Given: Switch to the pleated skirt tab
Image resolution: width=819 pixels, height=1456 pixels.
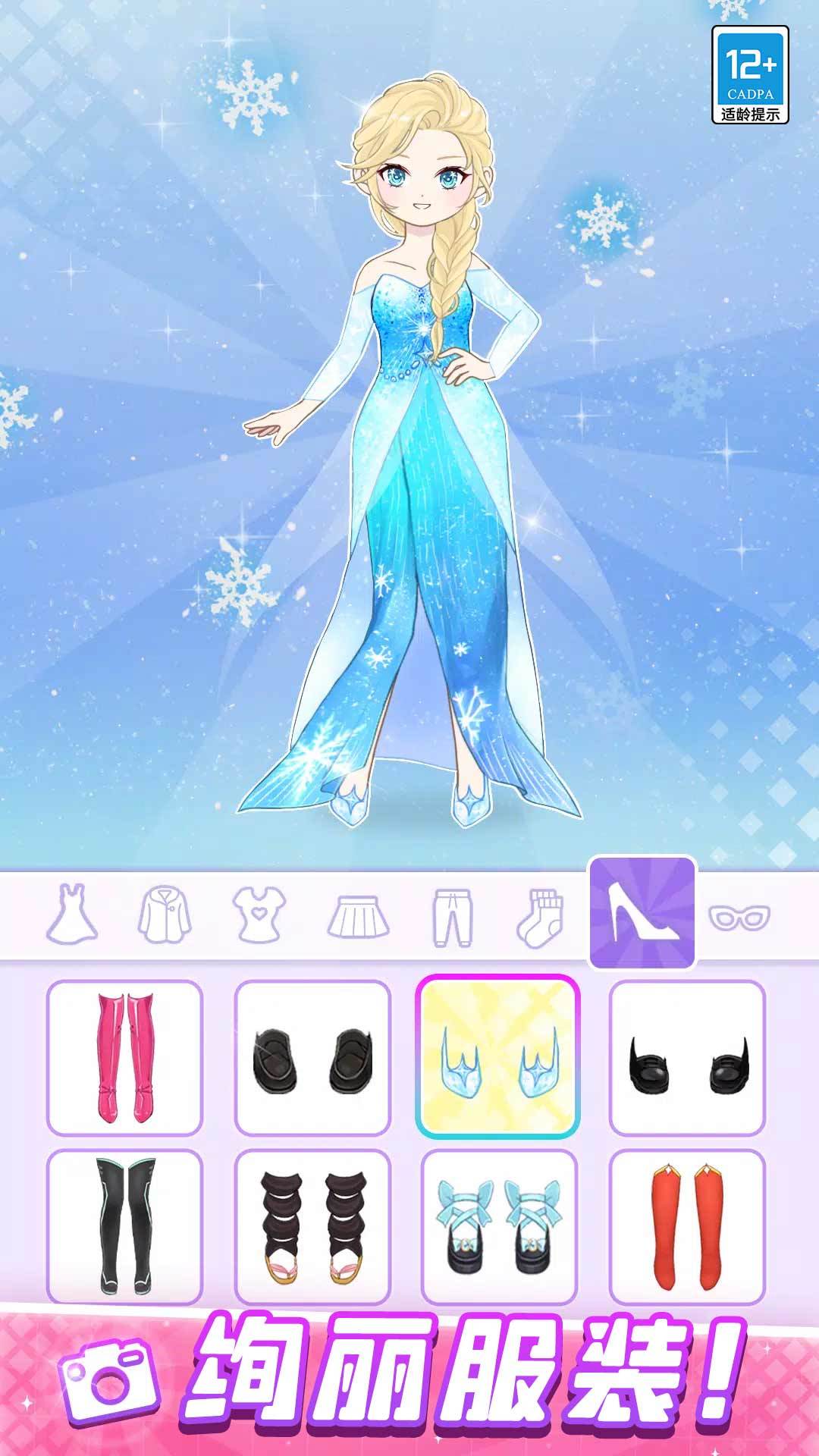Looking at the screenshot, I should click(x=358, y=916).
